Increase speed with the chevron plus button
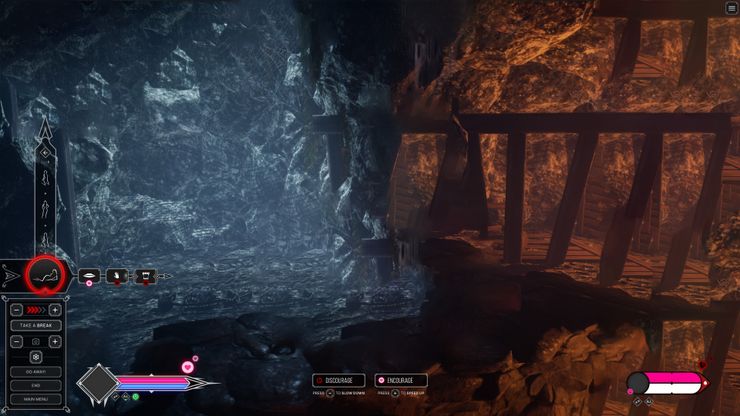 pyautogui.click(x=54, y=311)
